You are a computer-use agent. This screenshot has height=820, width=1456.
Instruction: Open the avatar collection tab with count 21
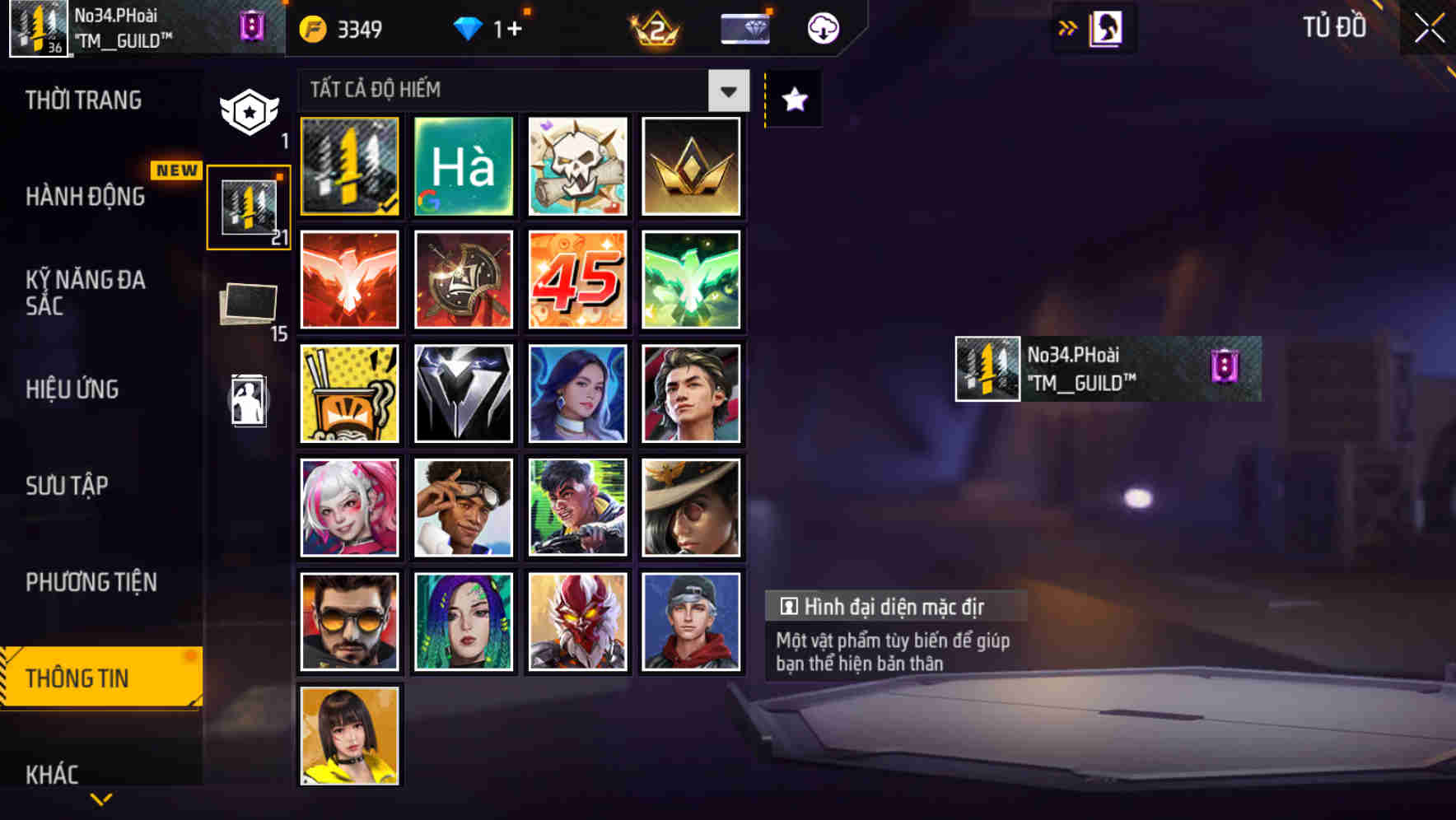(249, 204)
